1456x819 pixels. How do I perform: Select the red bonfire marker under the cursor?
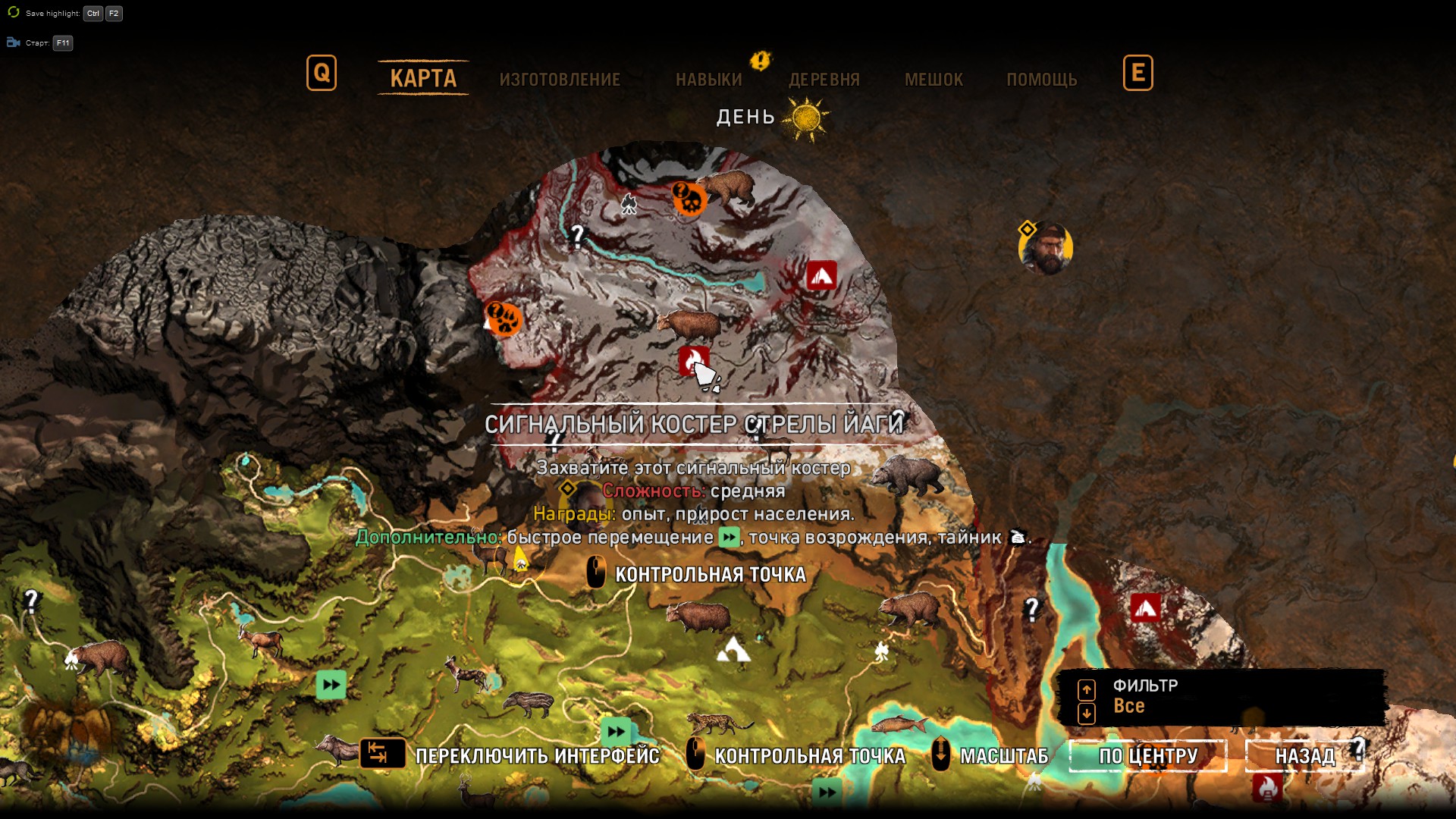(x=692, y=361)
